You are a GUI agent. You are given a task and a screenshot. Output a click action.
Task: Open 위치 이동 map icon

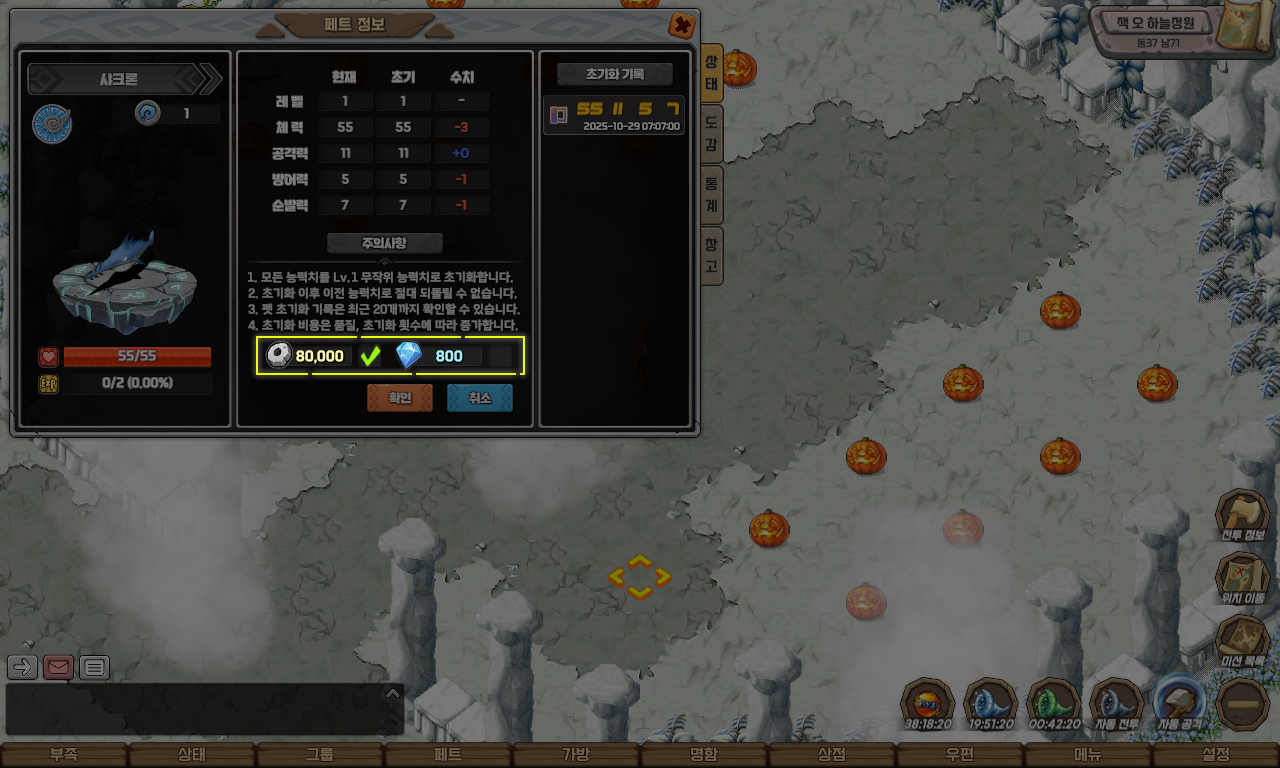point(1241,579)
